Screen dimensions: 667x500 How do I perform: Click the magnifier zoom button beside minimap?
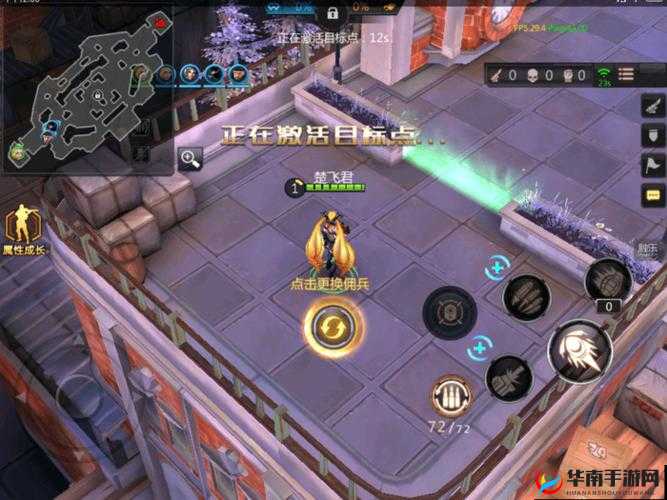tap(190, 157)
